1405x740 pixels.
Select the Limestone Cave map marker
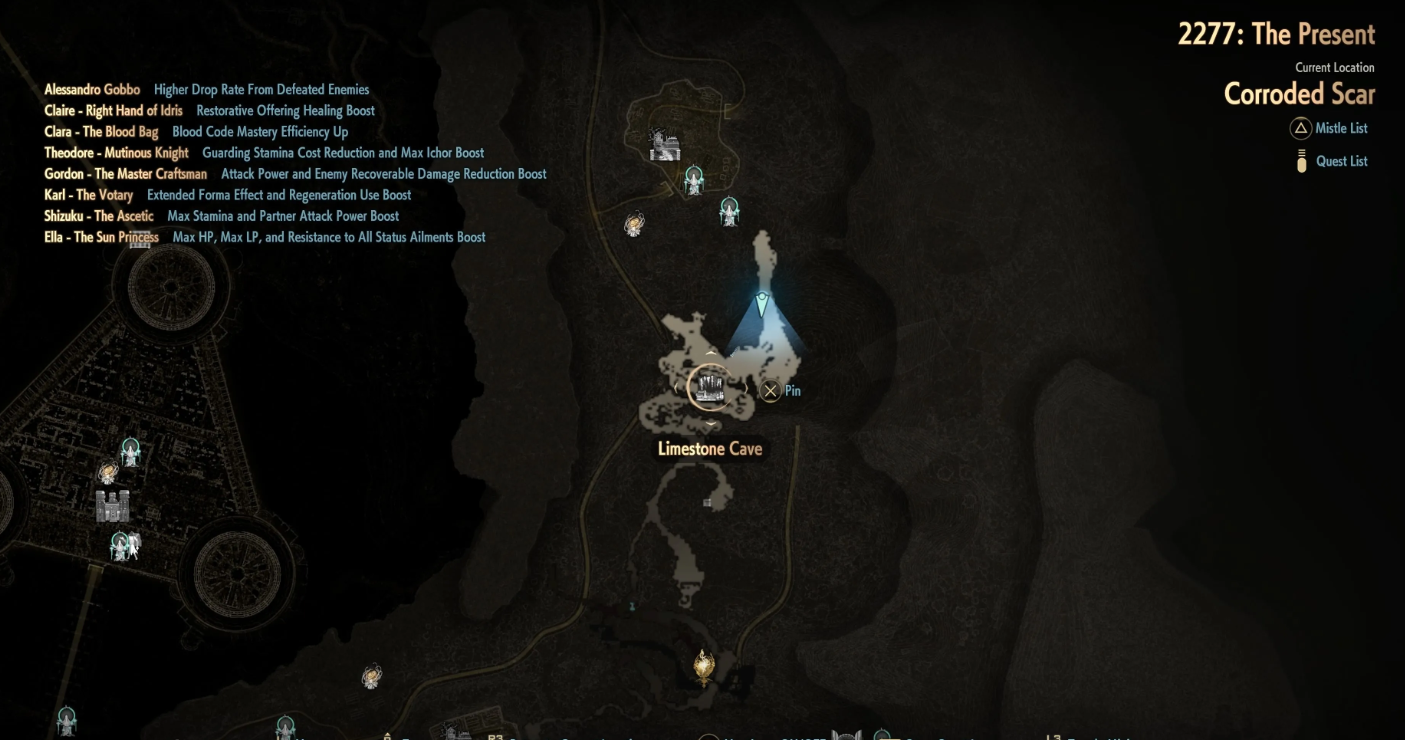click(x=710, y=387)
